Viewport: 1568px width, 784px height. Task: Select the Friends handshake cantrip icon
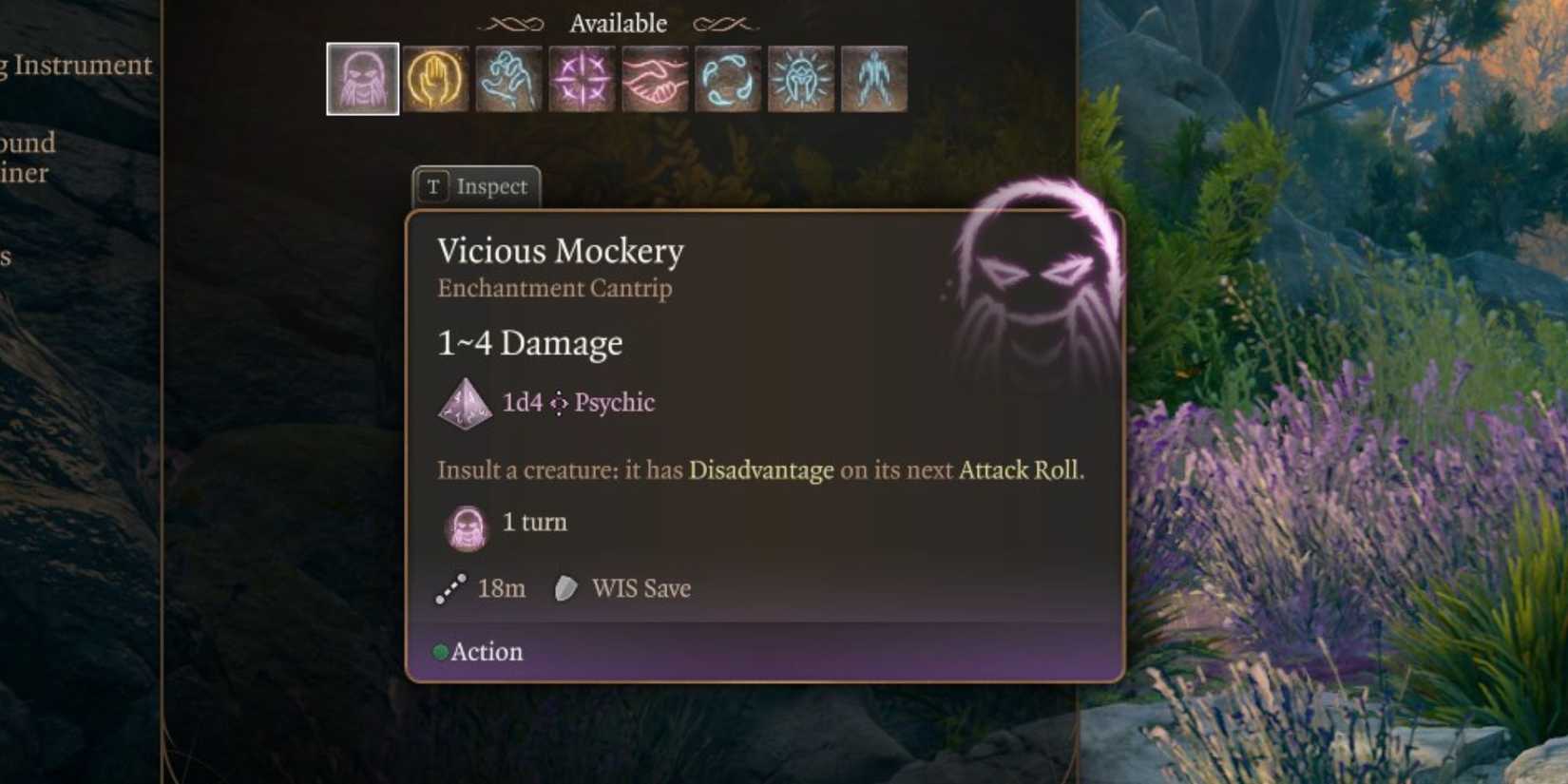(655, 80)
